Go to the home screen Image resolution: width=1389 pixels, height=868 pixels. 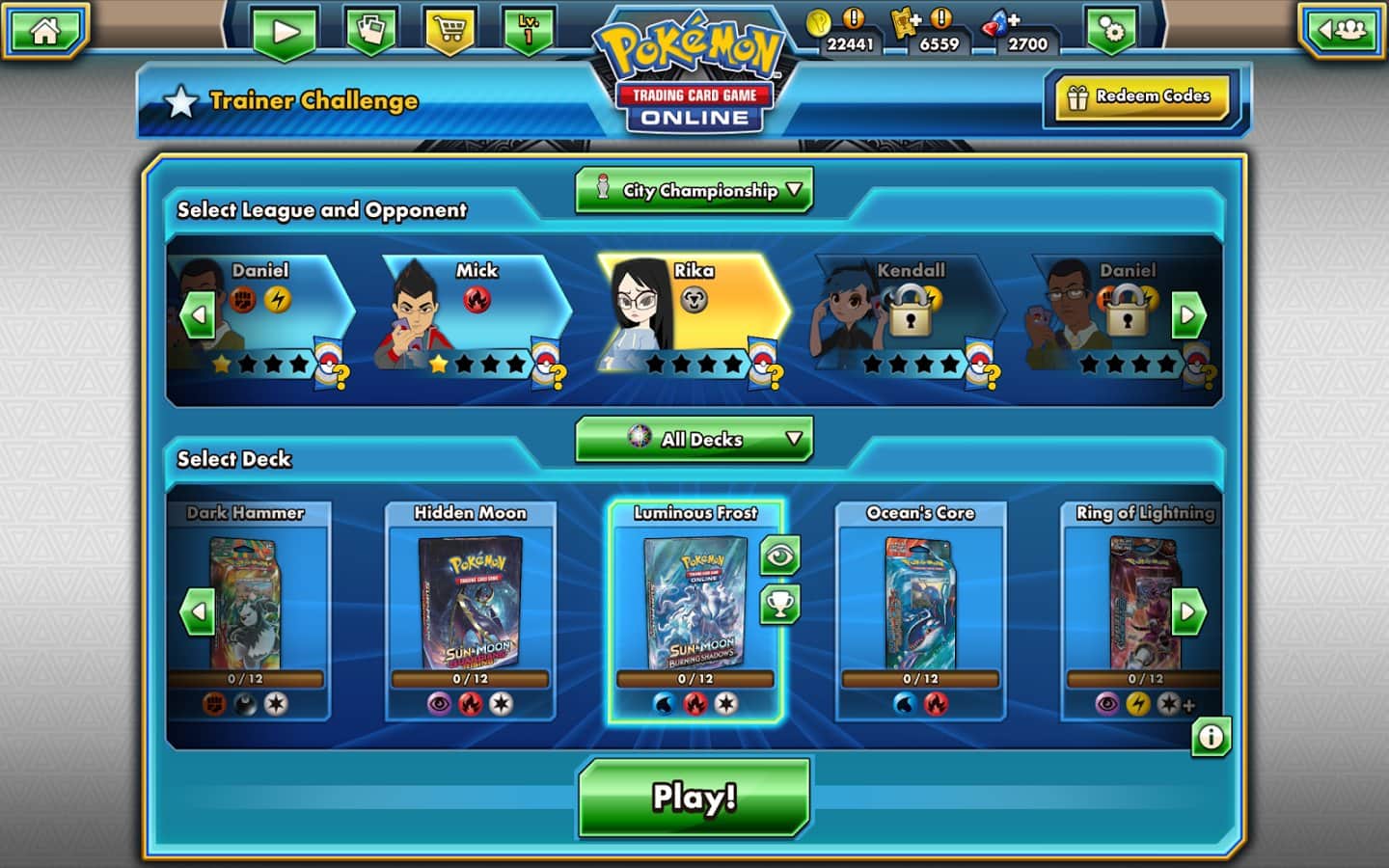pos(44,30)
